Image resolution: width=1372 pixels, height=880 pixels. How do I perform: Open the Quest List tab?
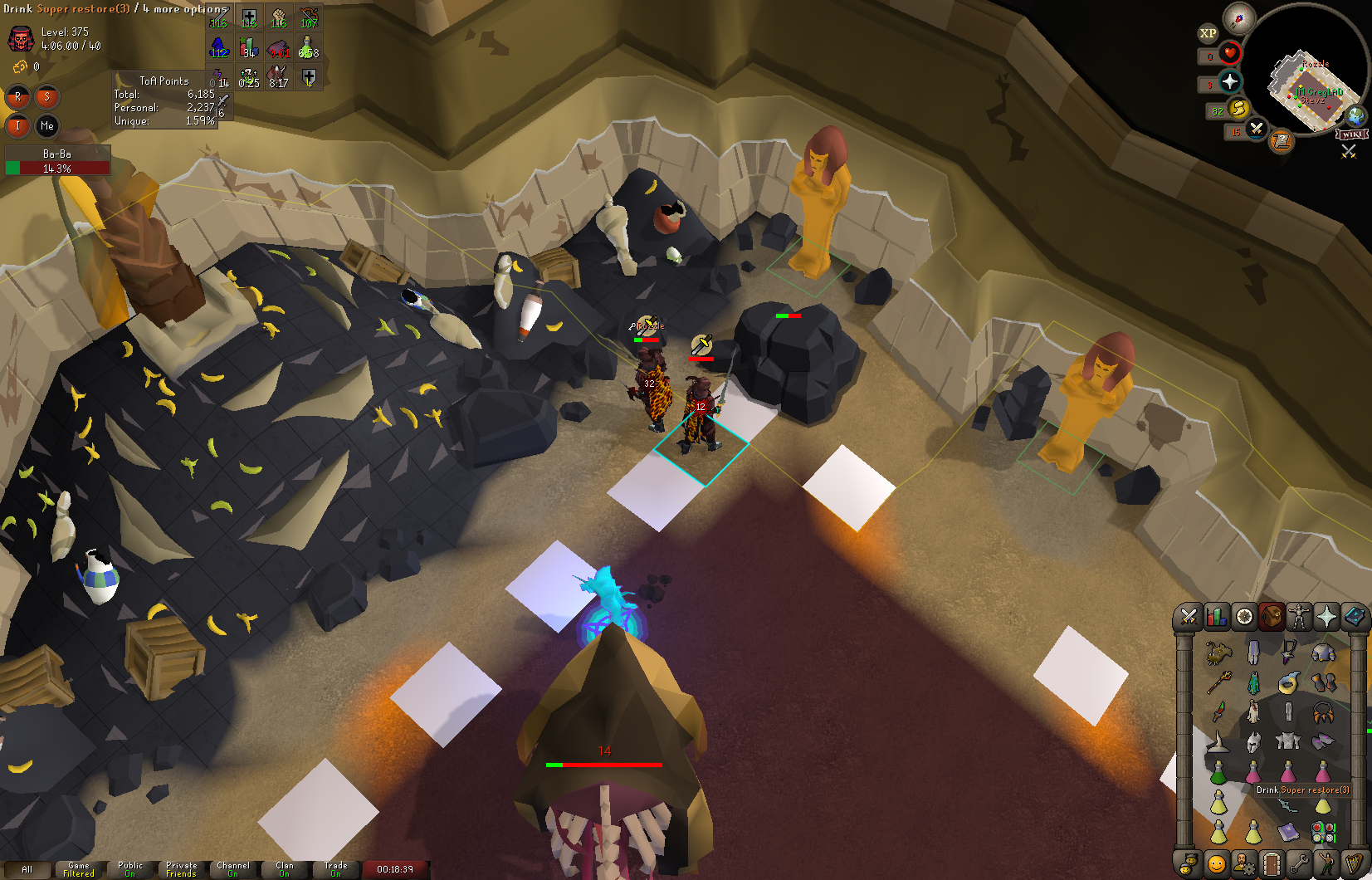coord(1244,616)
